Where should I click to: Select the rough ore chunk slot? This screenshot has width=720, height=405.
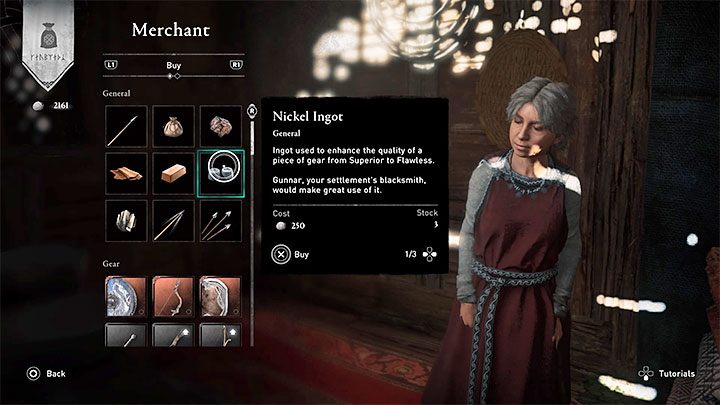point(220,126)
